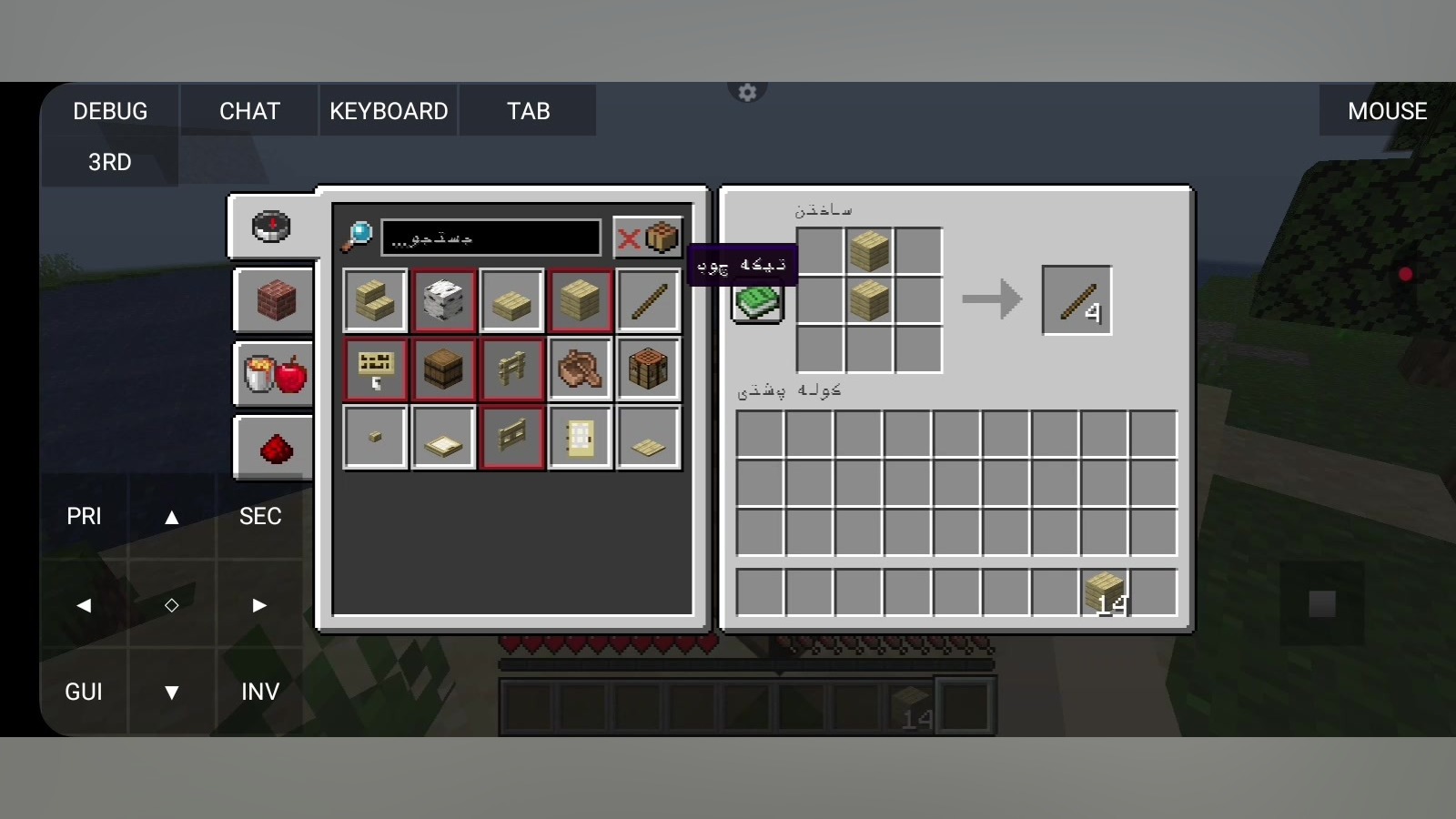
Task: Switch to the brick building blocks tab
Action: pos(275,300)
